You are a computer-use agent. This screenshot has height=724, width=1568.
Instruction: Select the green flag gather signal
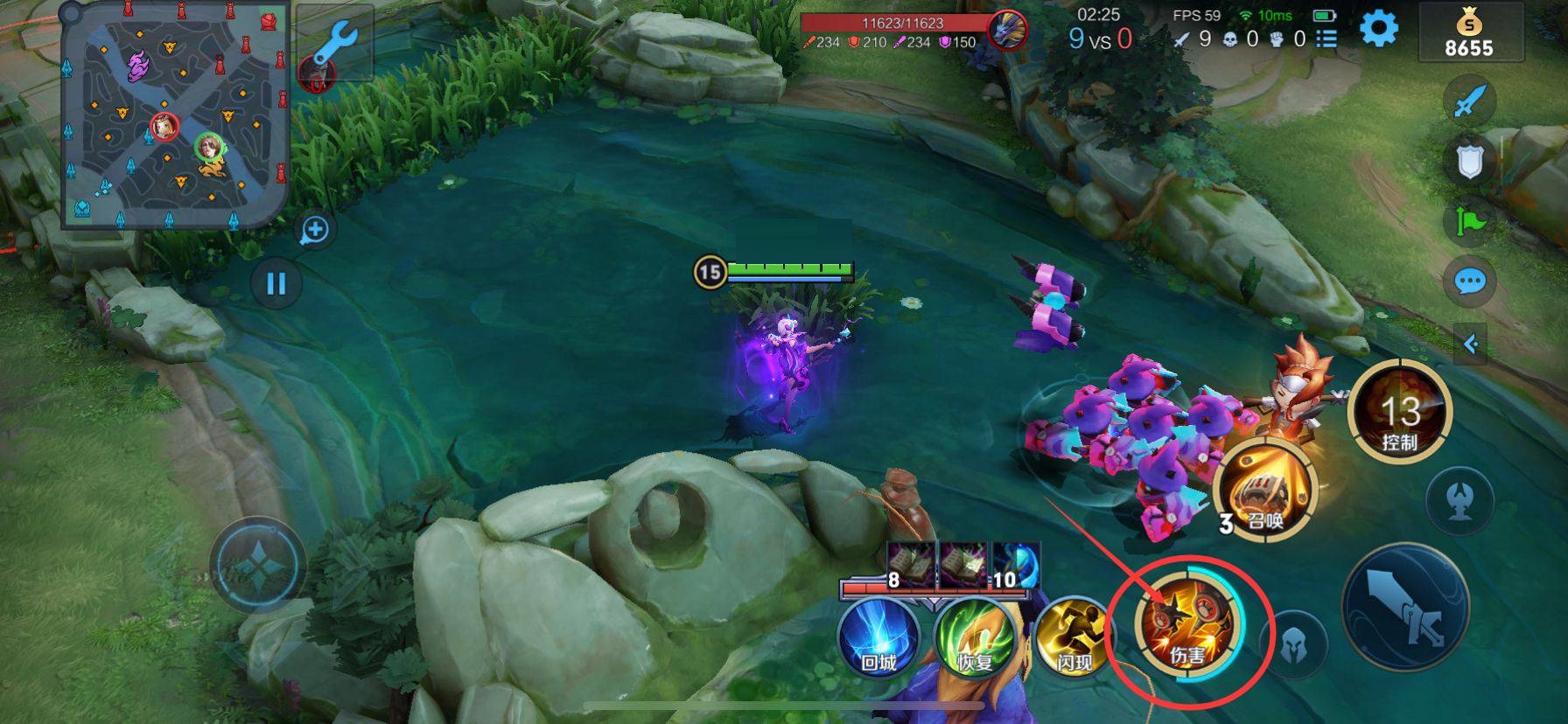[1469, 221]
